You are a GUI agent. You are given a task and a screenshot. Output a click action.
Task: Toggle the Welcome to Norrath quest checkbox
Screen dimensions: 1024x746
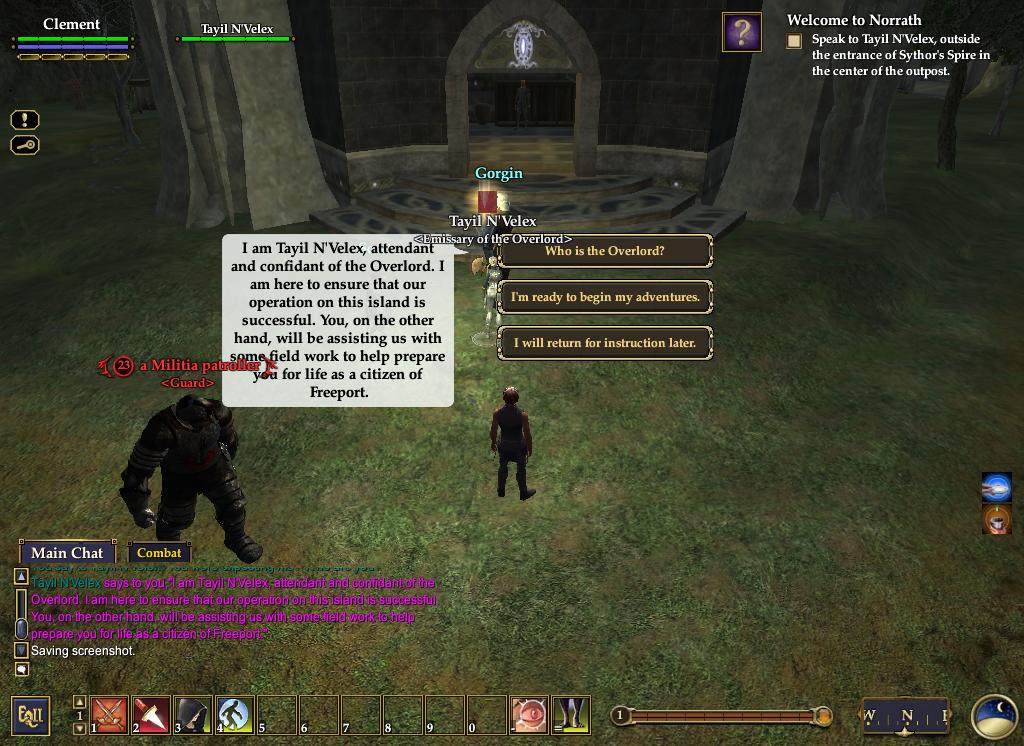coord(794,41)
